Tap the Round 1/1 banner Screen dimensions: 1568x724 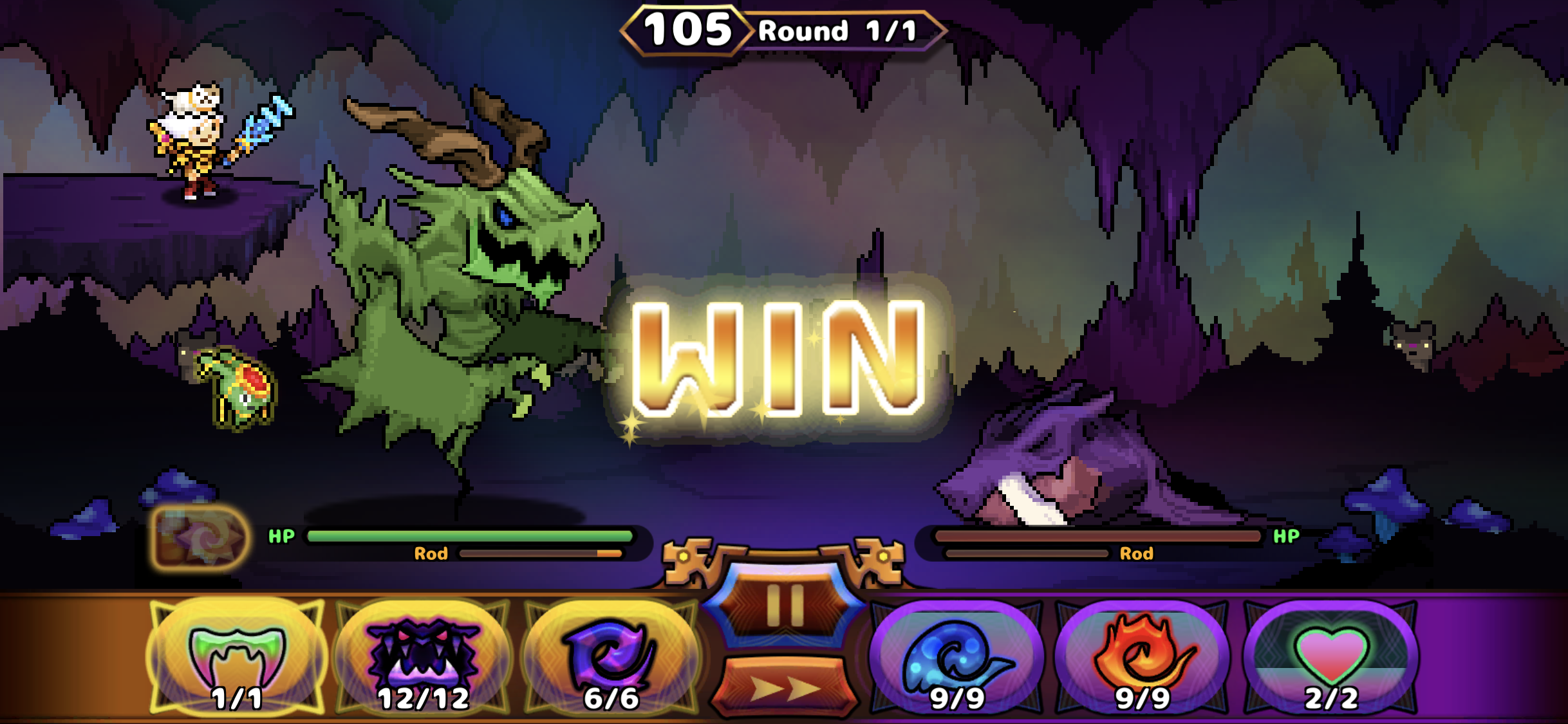pyautogui.click(x=830, y=29)
